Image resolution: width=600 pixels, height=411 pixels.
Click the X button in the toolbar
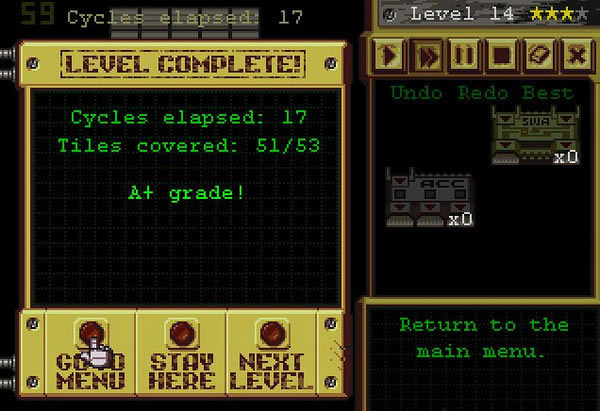[576, 55]
